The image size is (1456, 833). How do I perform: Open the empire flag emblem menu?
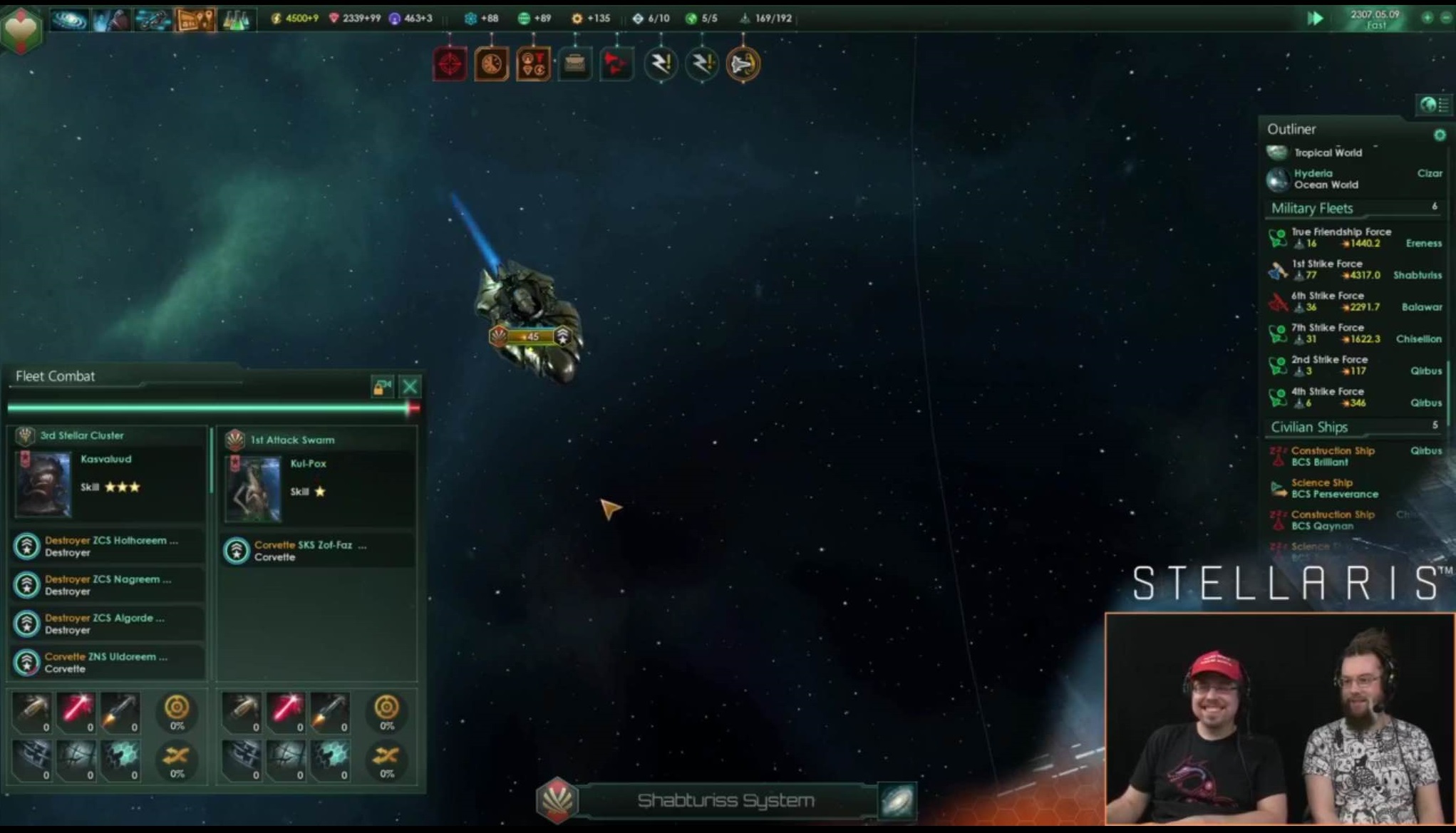[x=21, y=29]
